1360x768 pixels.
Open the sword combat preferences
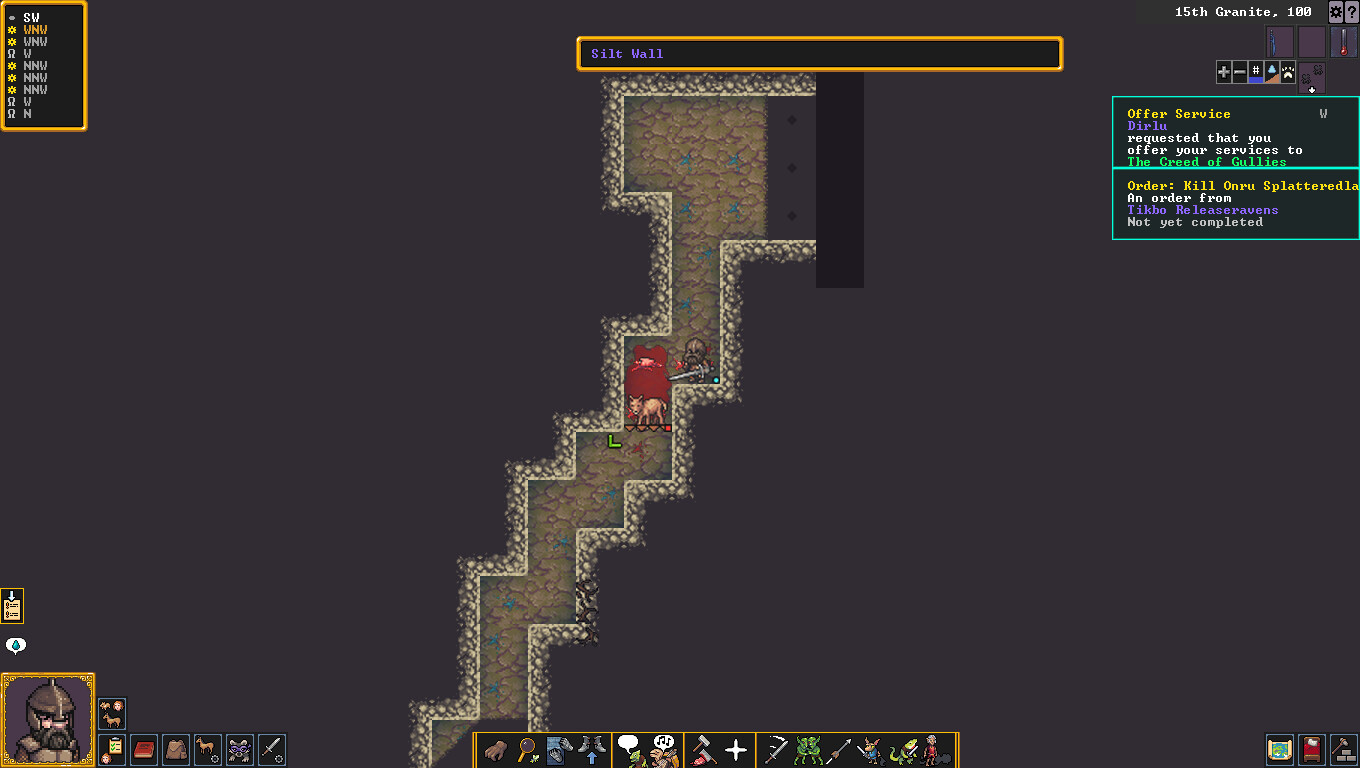272,749
